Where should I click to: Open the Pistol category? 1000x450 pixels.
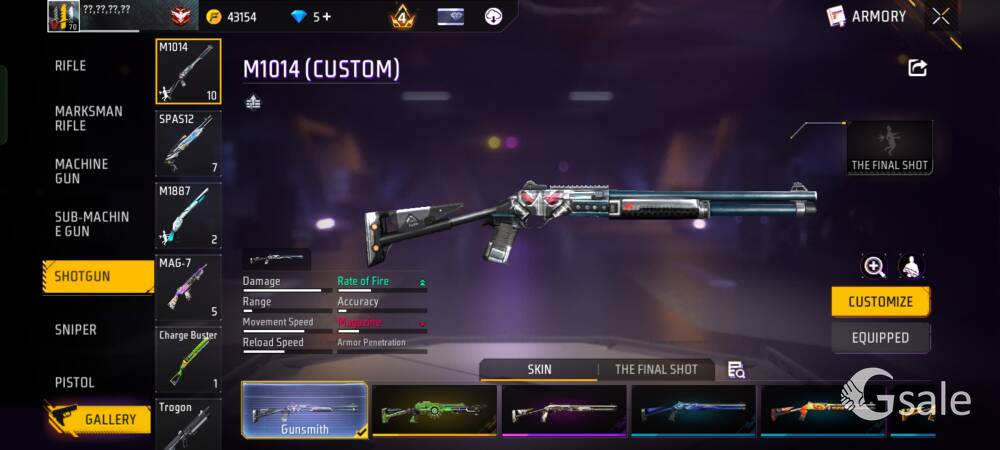tap(75, 382)
